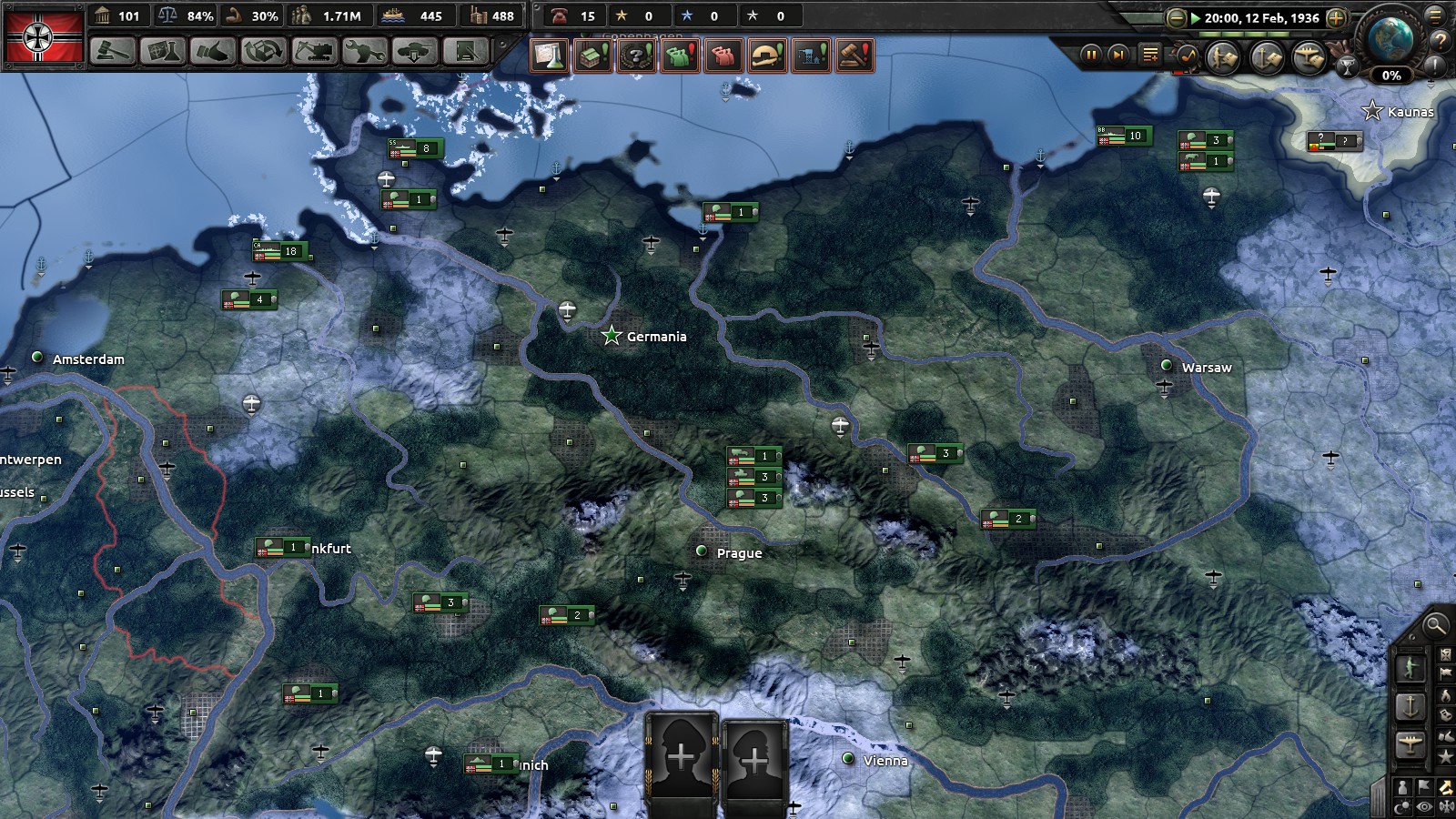Decrease game speed with the minus button
The image size is (1456, 819).
pyautogui.click(x=1177, y=18)
